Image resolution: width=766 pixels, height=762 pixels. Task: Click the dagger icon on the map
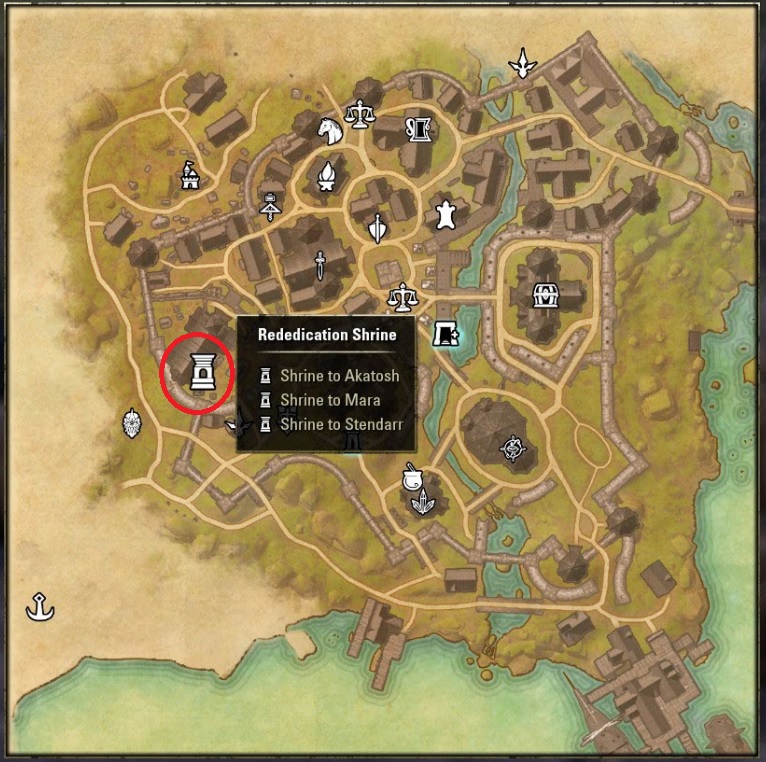click(319, 265)
